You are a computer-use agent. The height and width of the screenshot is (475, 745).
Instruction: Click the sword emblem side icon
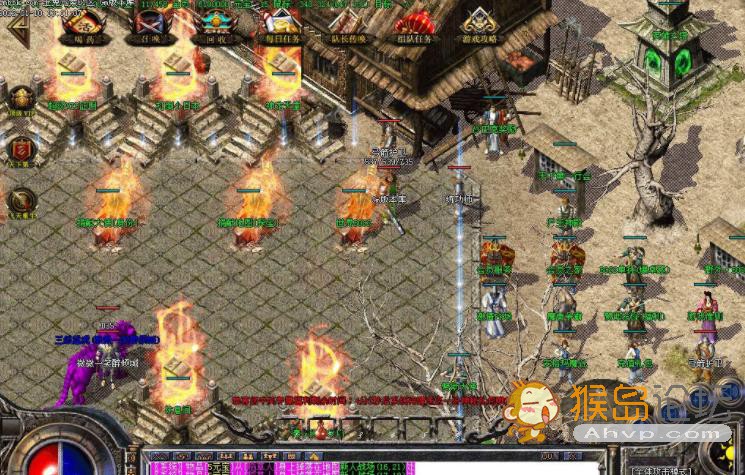click(20, 200)
